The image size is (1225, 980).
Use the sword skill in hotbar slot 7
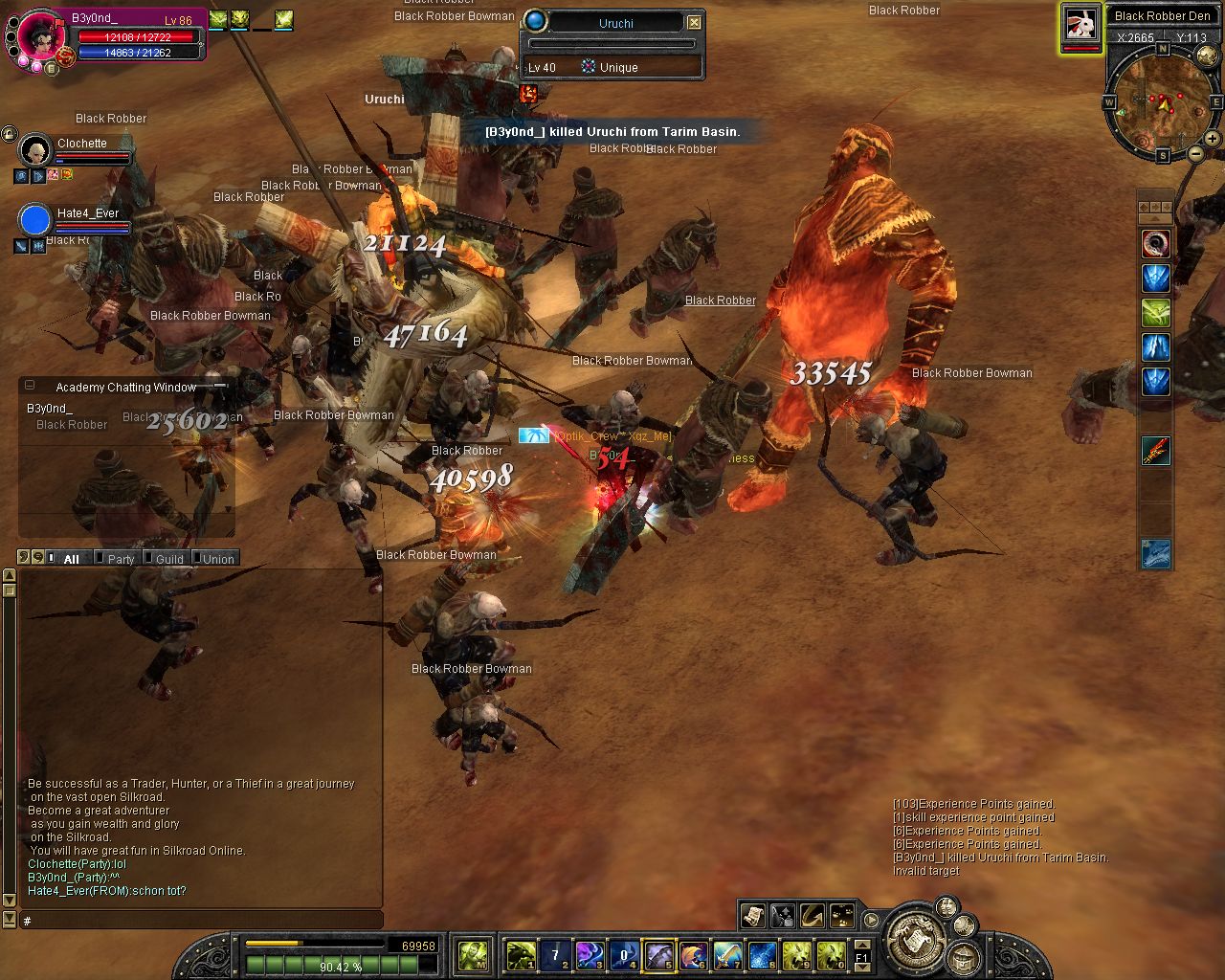[x=727, y=954]
